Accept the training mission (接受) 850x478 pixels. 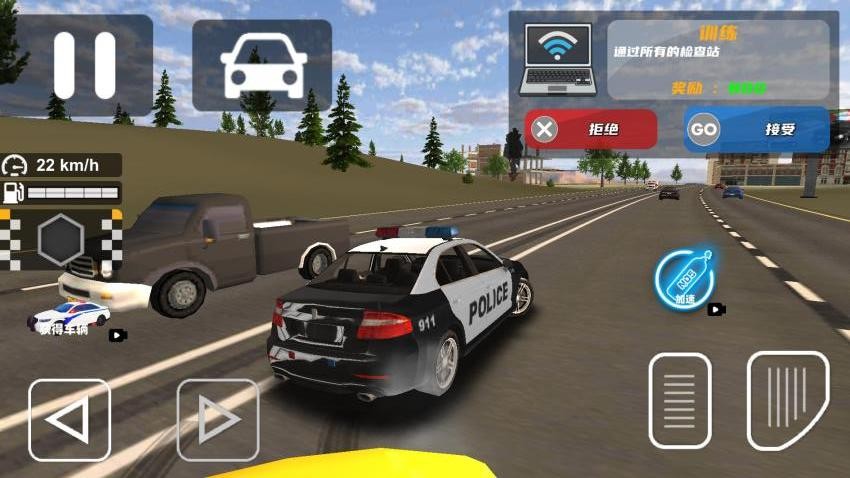click(757, 129)
